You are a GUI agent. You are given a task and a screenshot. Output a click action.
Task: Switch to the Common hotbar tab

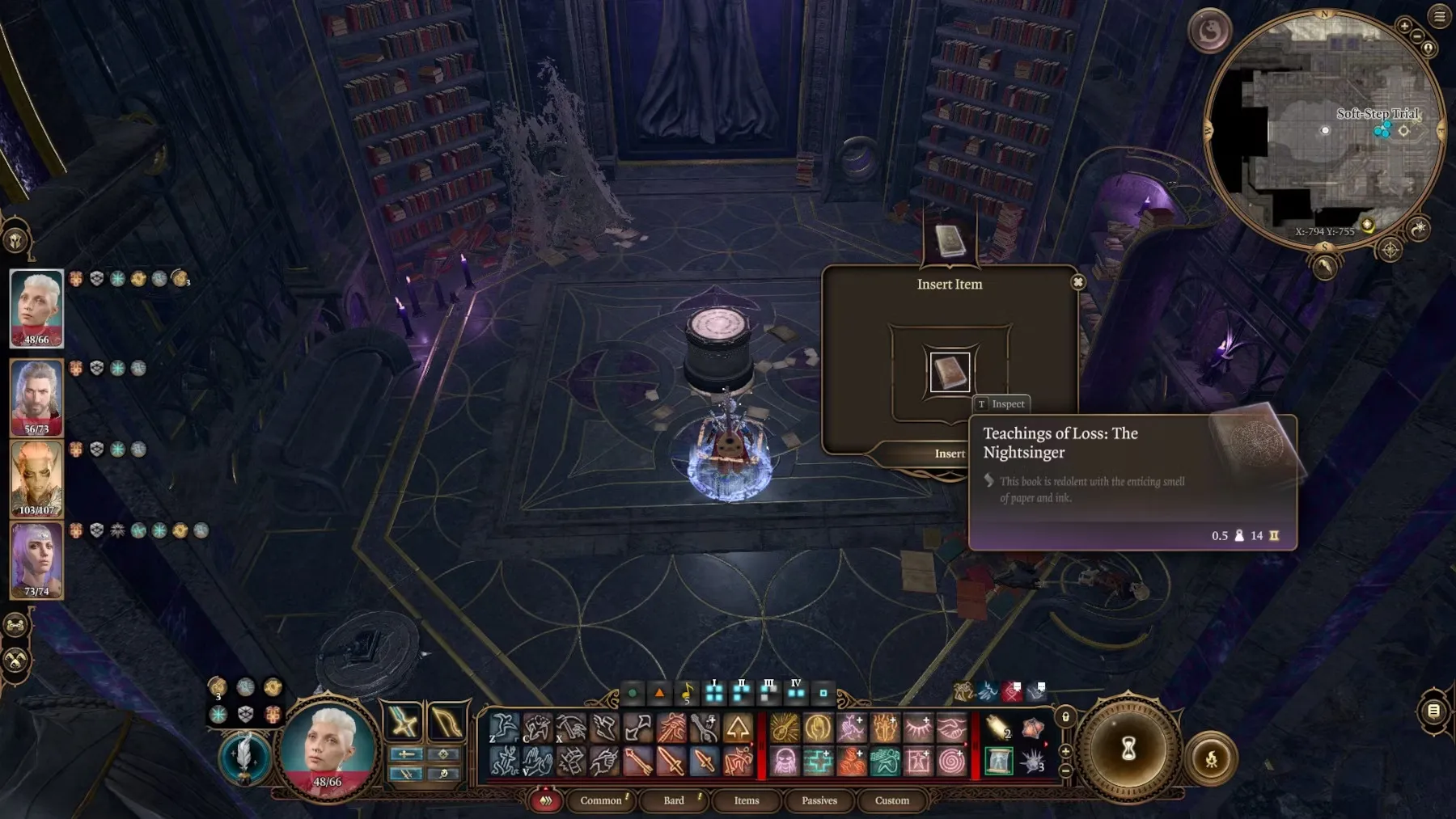click(x=601, y=800)
